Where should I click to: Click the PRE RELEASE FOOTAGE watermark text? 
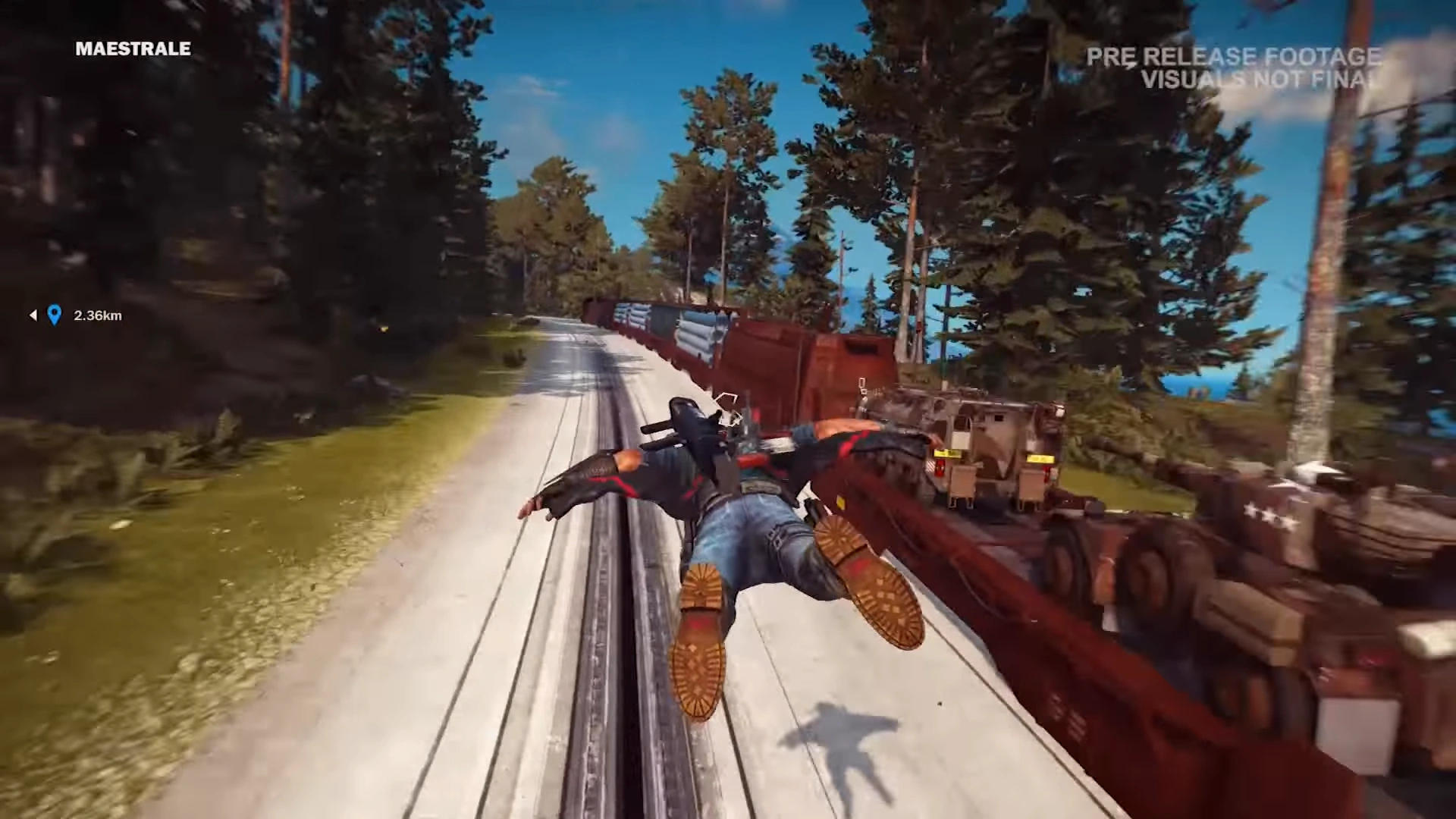(x=1234, y=57)
